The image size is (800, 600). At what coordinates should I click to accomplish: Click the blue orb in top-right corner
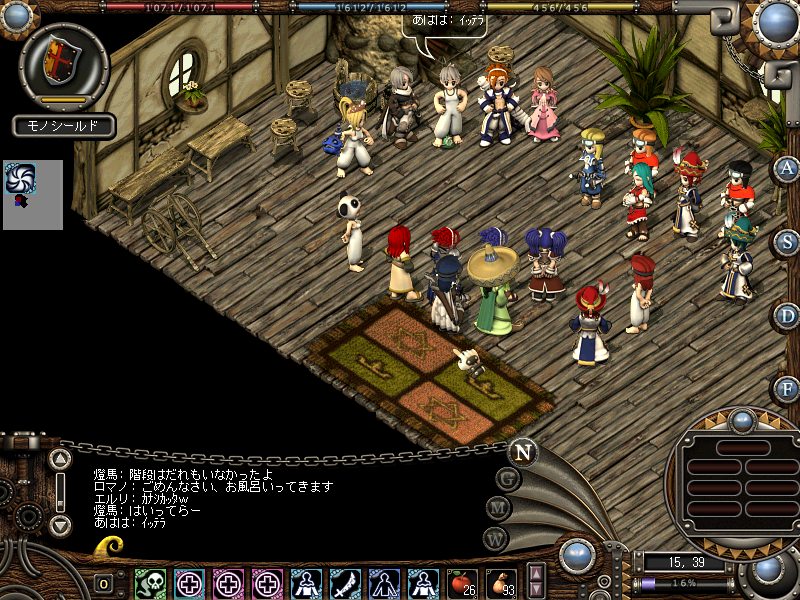[777, 20]
